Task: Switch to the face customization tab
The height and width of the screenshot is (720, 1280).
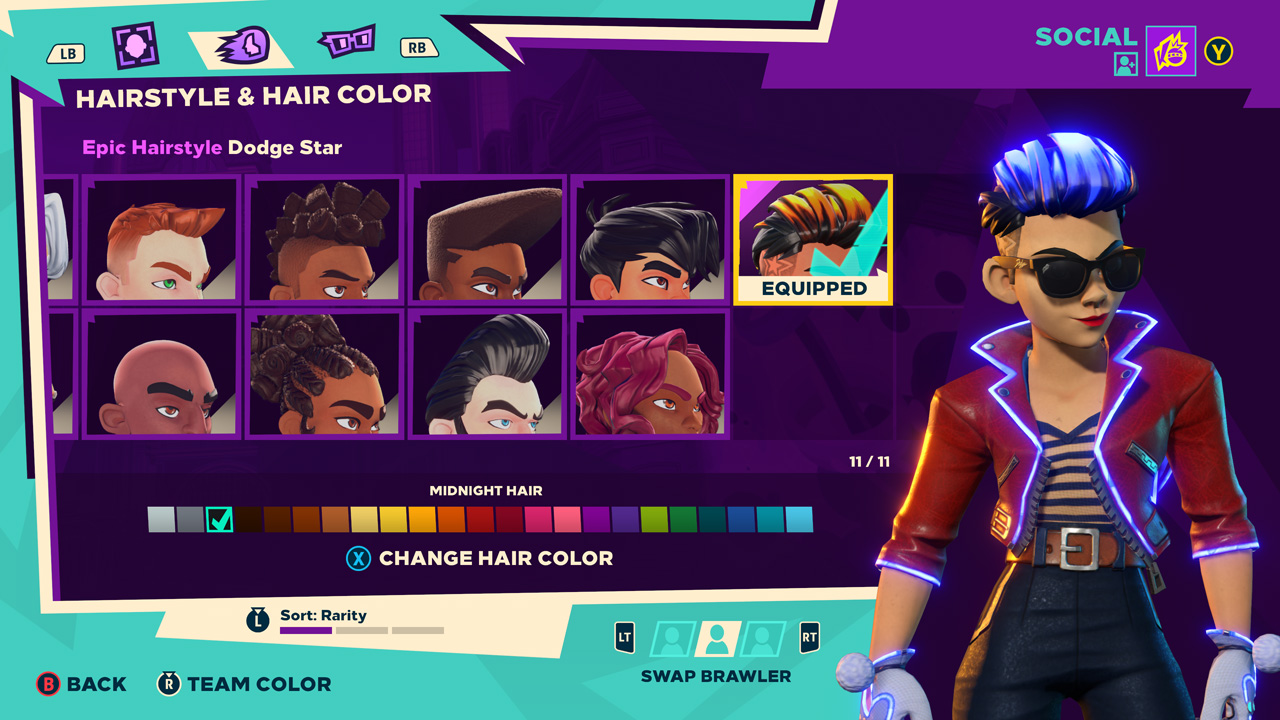Action: (x=135, y=45)
